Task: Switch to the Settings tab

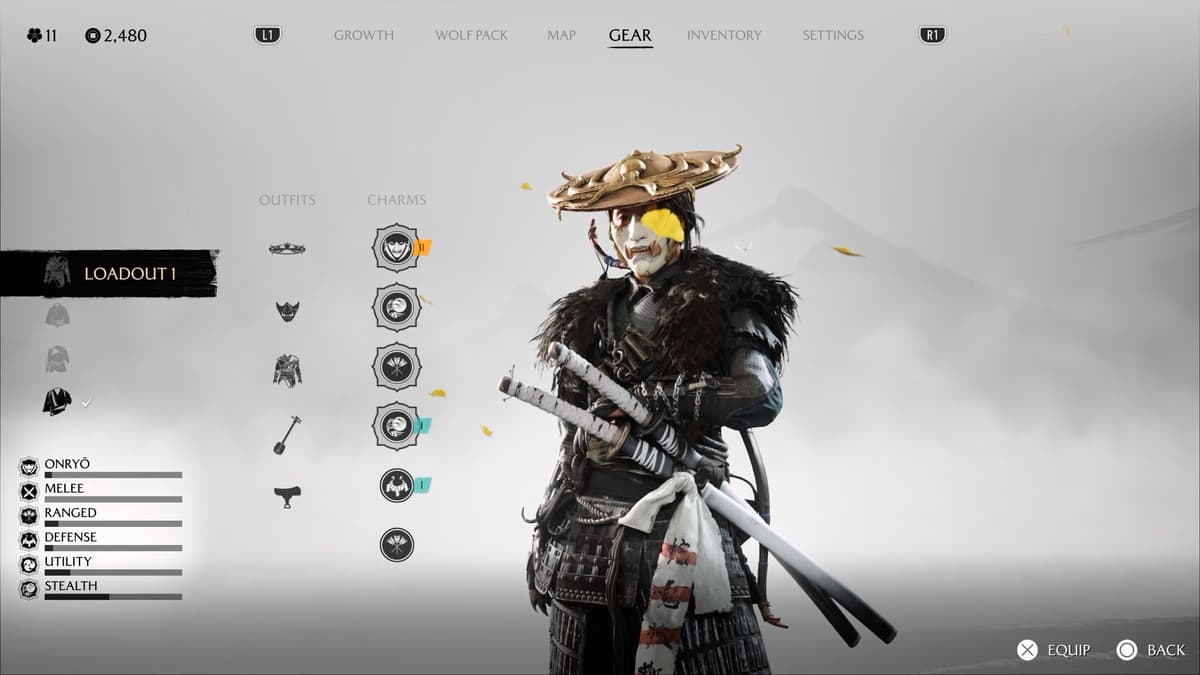Action: (833, 35)
